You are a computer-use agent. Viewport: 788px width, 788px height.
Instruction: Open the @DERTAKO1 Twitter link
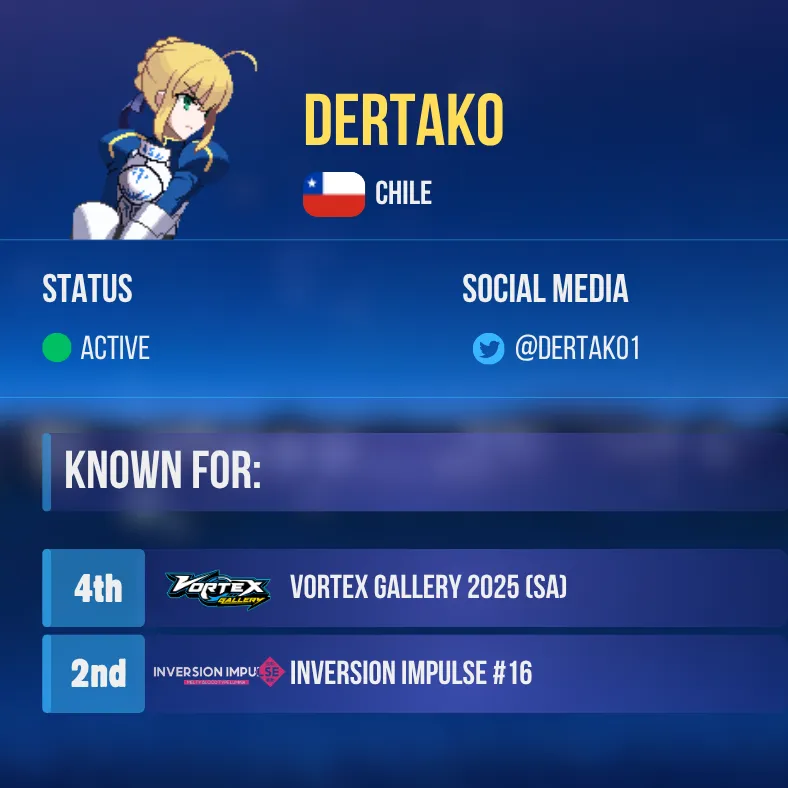pyautogui.click(x=576, y=349)
